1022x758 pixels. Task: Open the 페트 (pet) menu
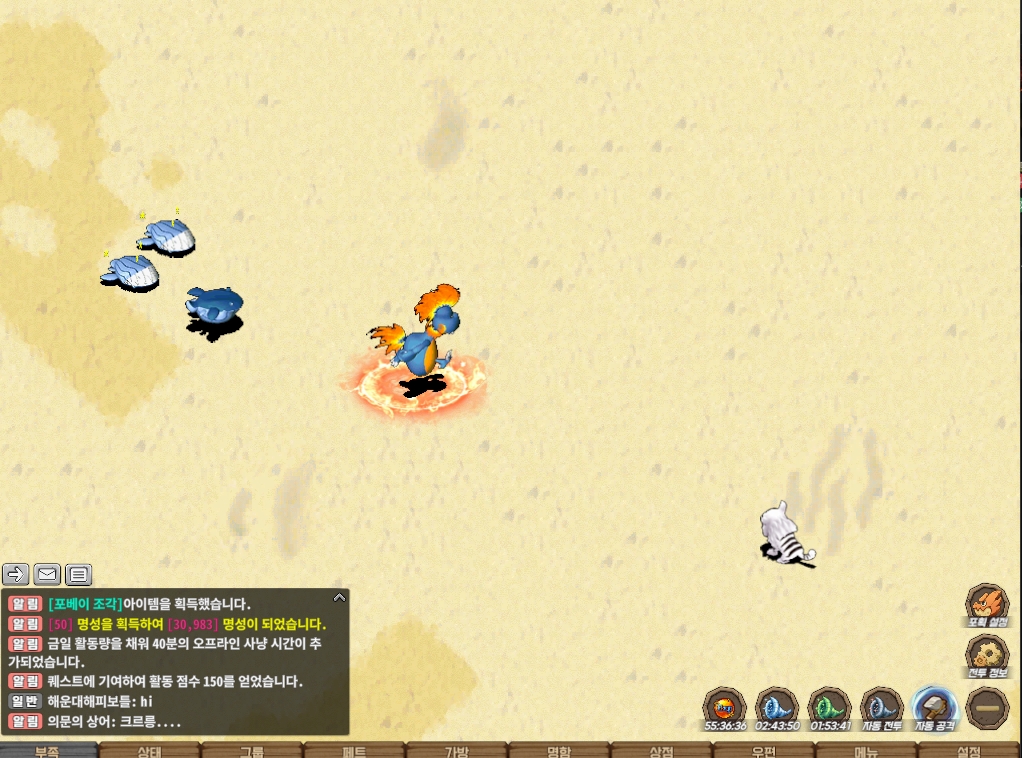click(x=354, y=750)
